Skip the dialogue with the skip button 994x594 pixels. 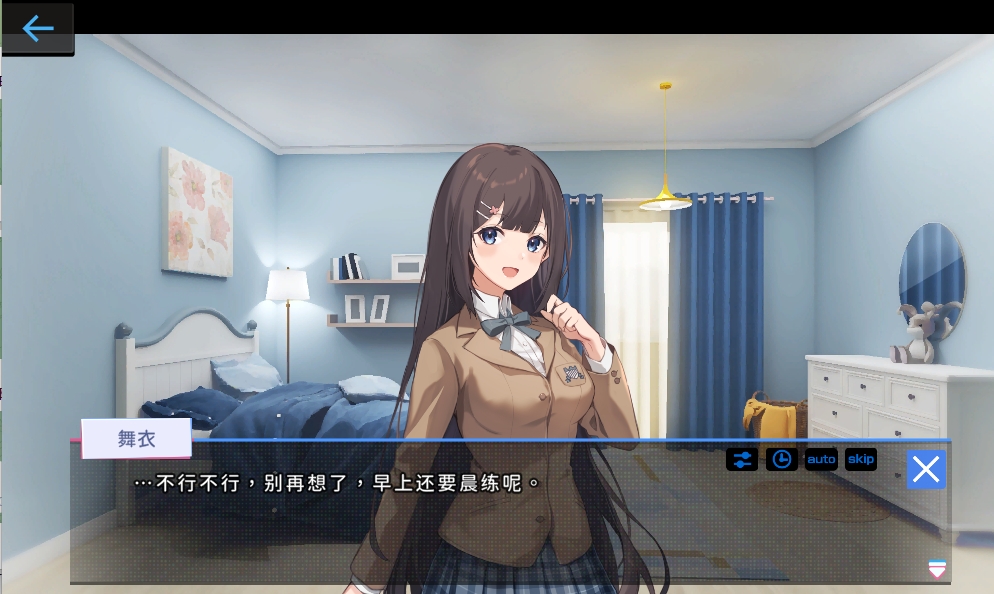point(860,459)
